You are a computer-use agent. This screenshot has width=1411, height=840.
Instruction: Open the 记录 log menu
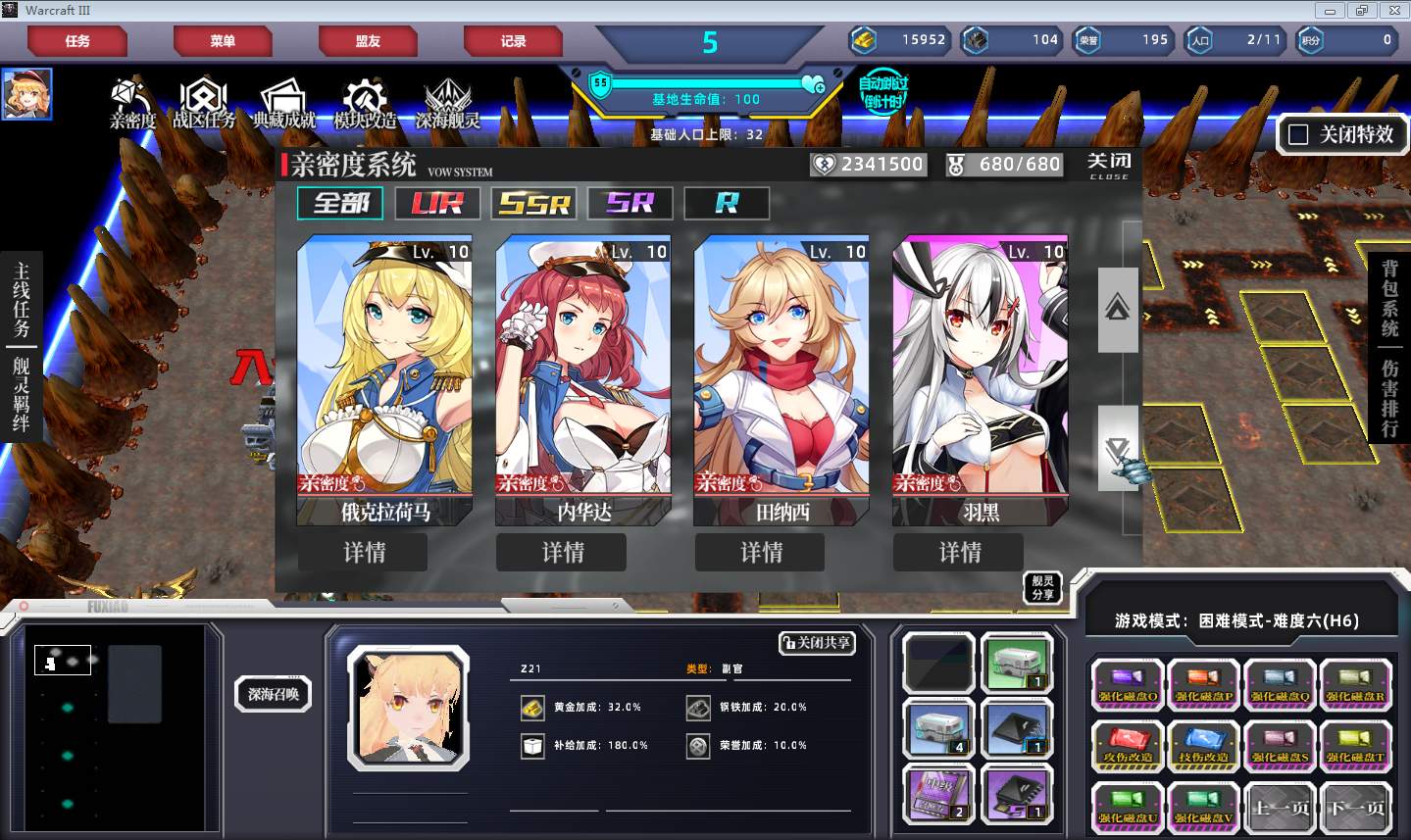pos(513,41)
